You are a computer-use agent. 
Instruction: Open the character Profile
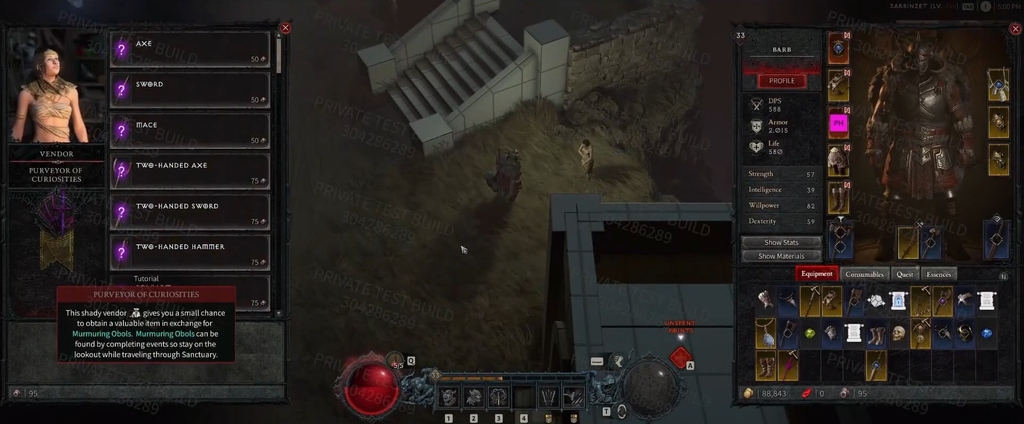[781, 80]
